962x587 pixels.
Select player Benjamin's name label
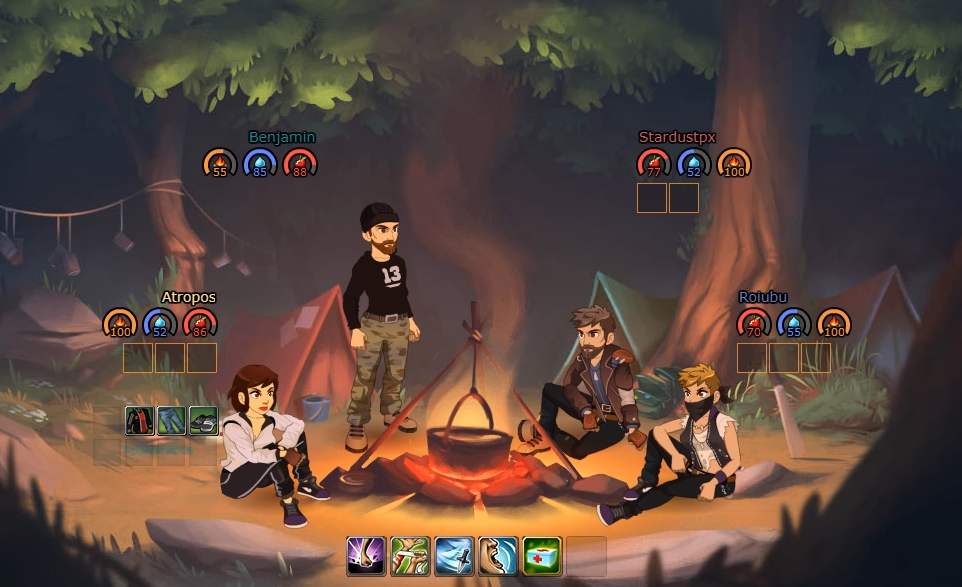[282, 137]
